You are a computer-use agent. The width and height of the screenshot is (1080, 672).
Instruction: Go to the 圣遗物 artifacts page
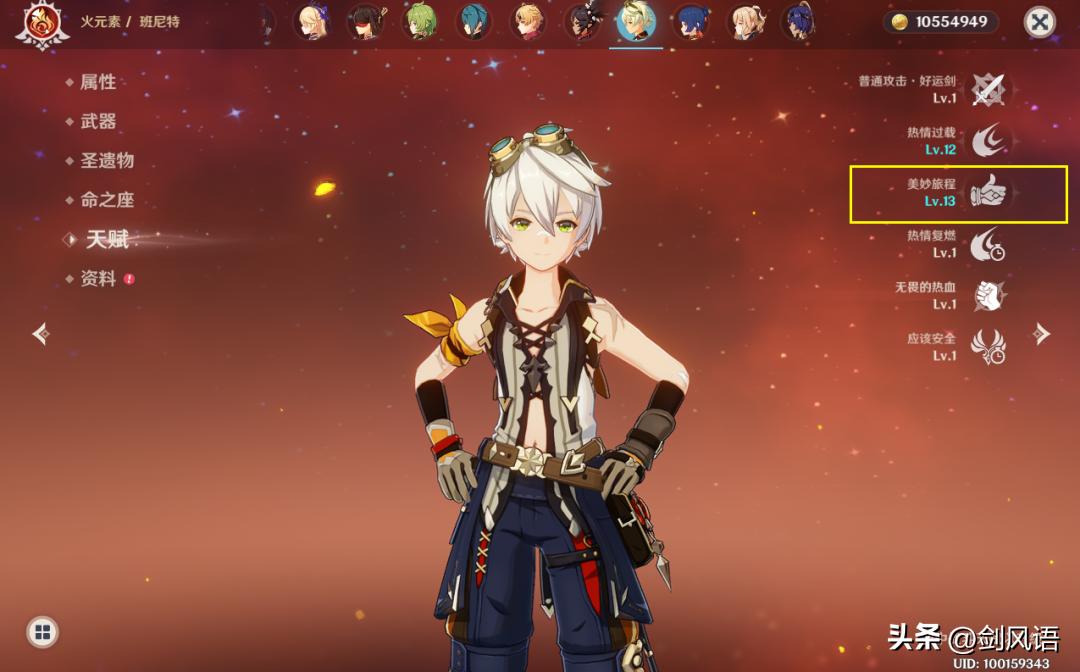(107, 160)
